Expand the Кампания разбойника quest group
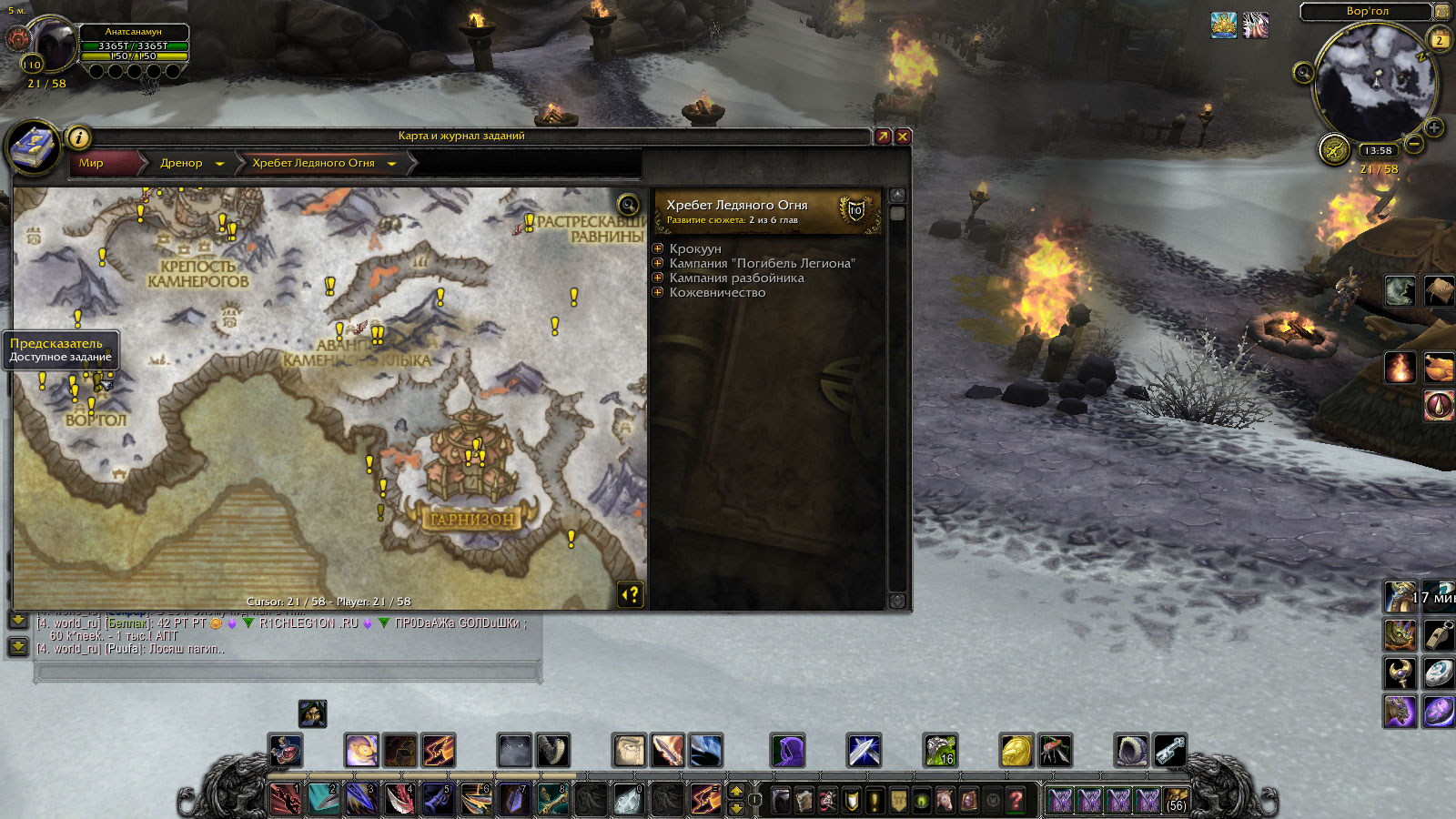 point(658,278)
